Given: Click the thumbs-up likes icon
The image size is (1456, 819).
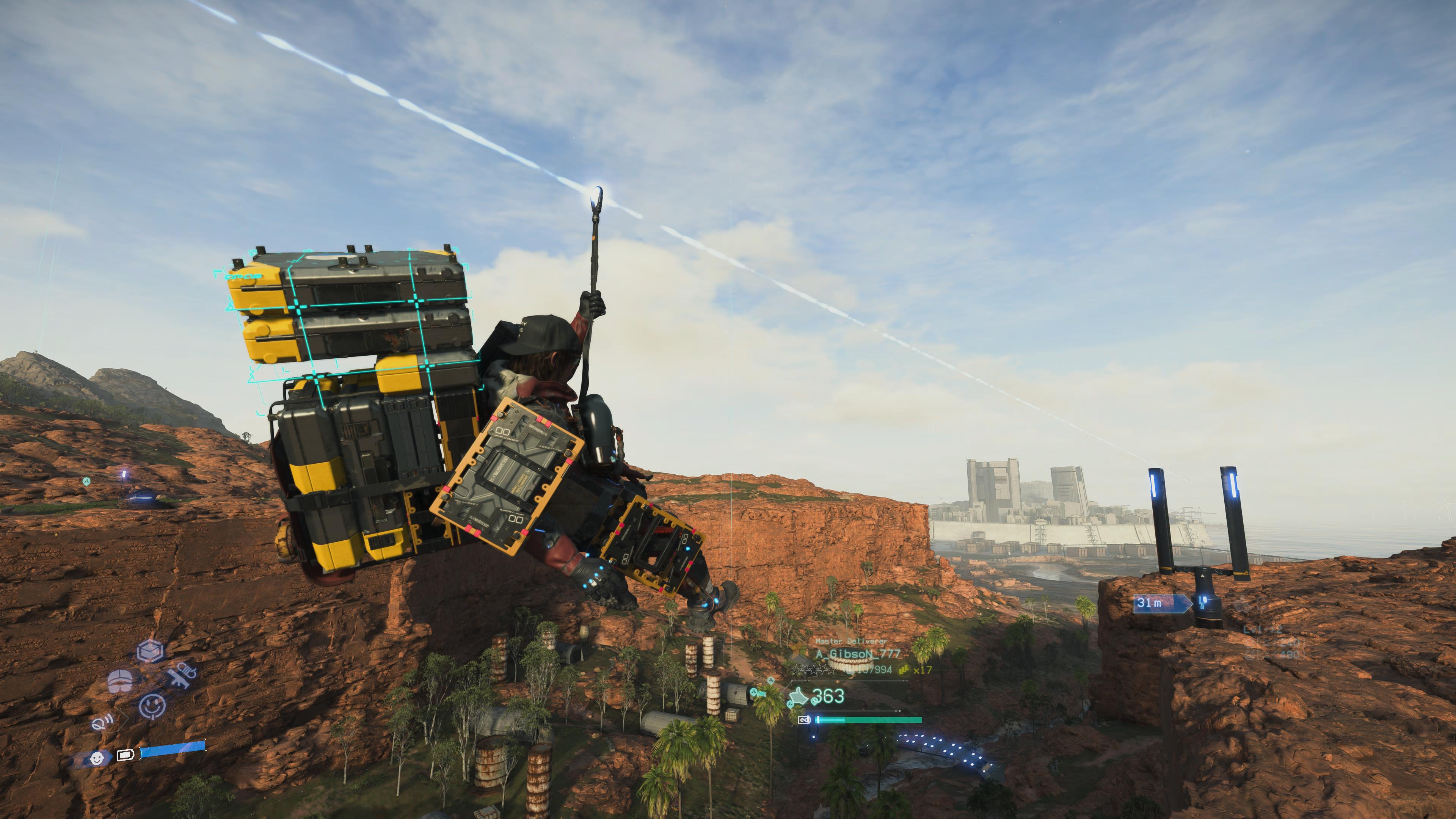Looking at the screenshot, I should (x=799, y=697).
